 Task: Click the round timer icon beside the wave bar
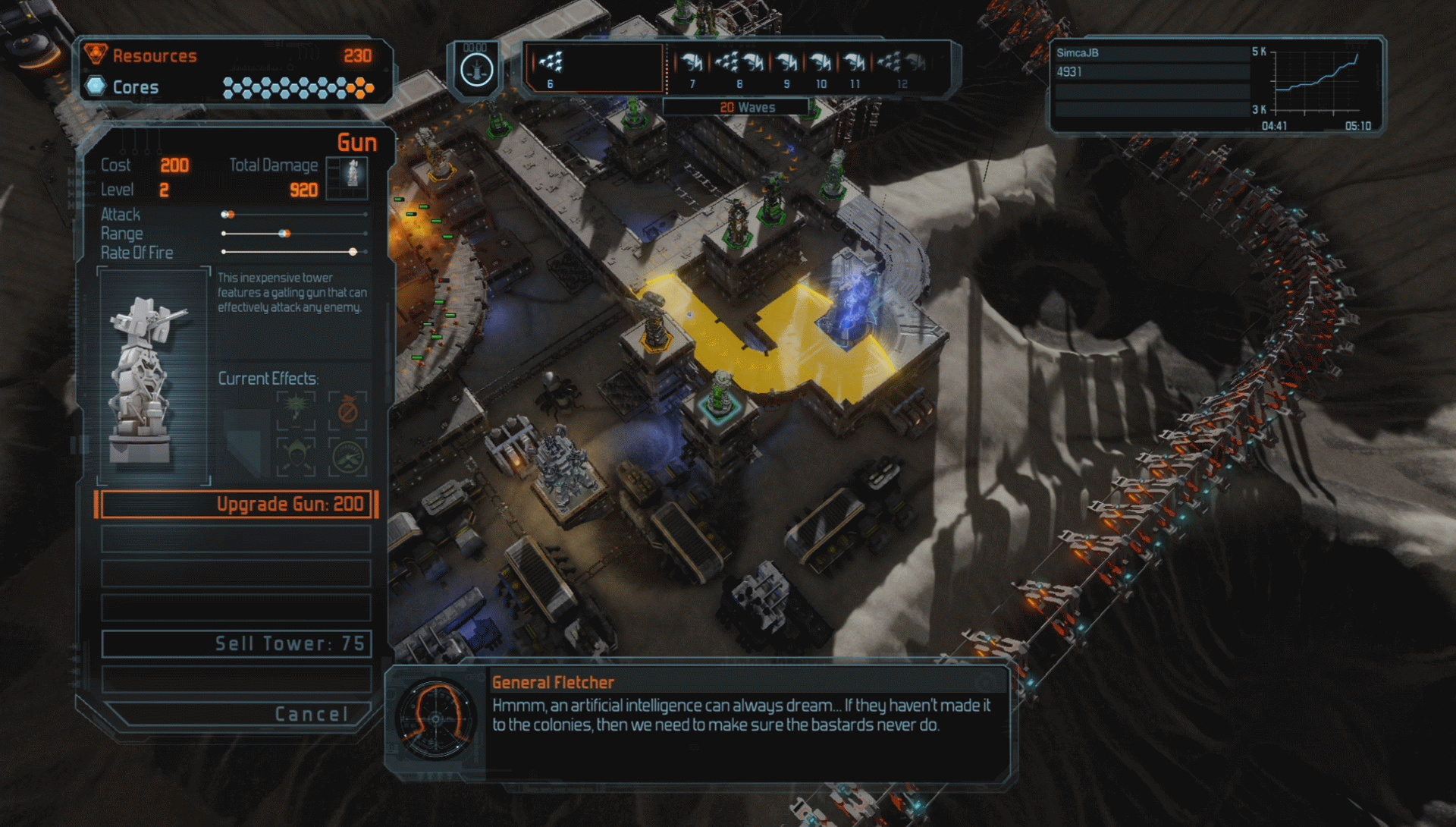pos(476,71)
